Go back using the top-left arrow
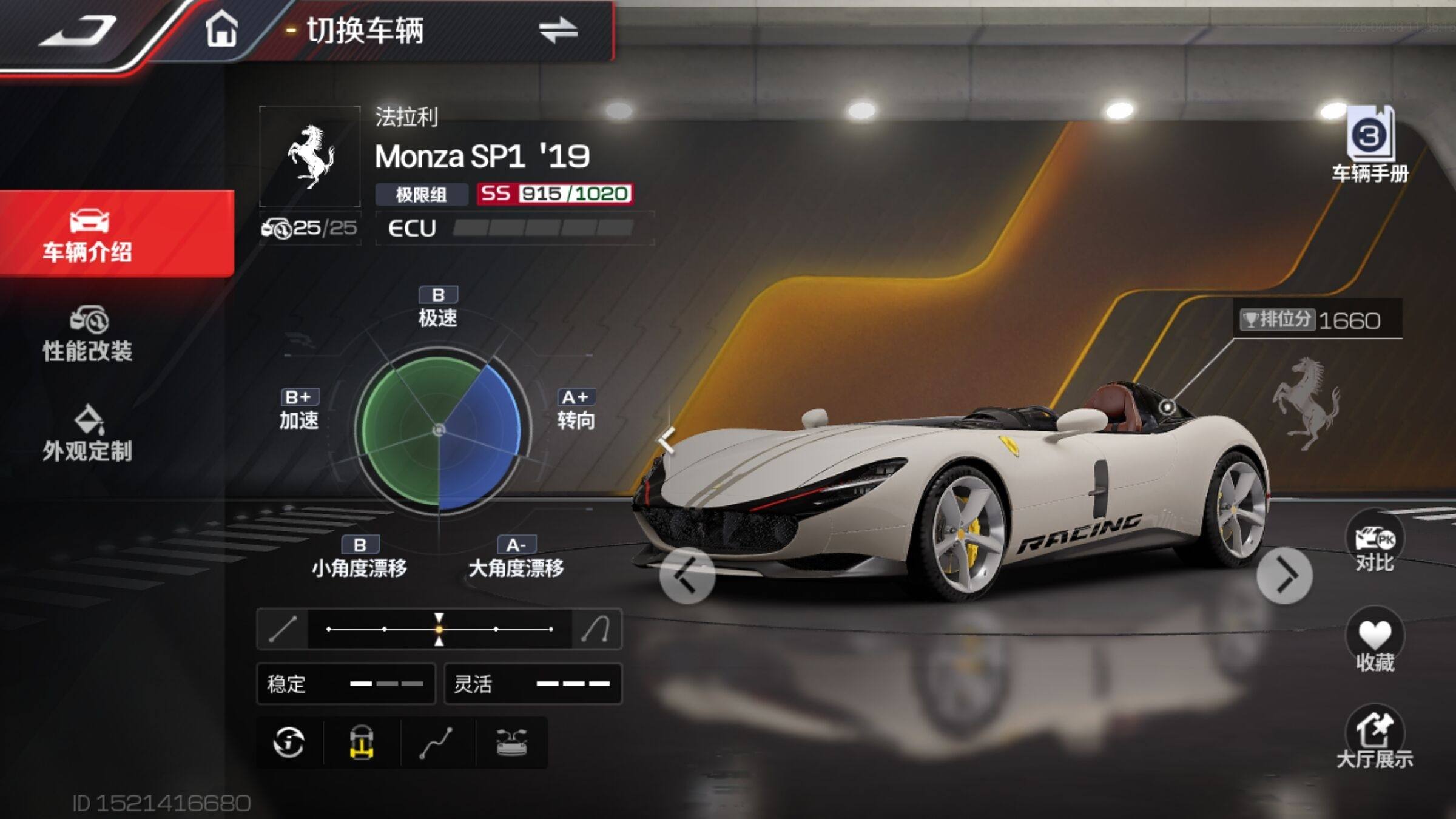This screenshot has height=819, width=1456. click(x=79, y=30)
